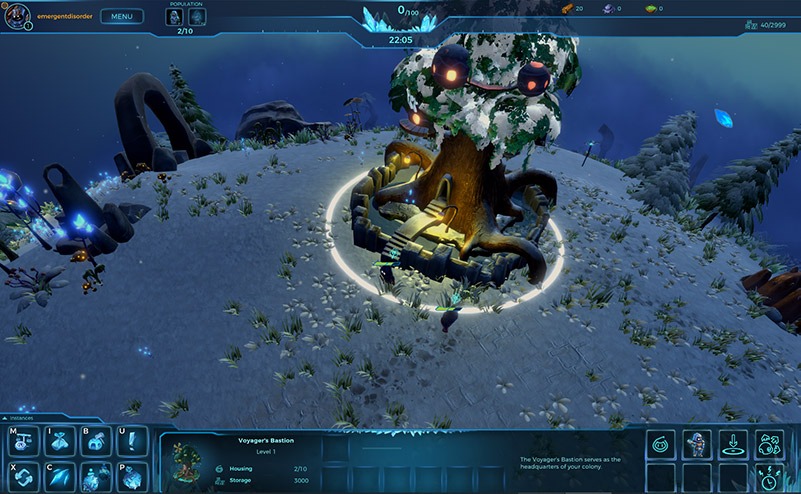
Task: Activate the cycle arrows button marked X
Action: tap(22, 476)
